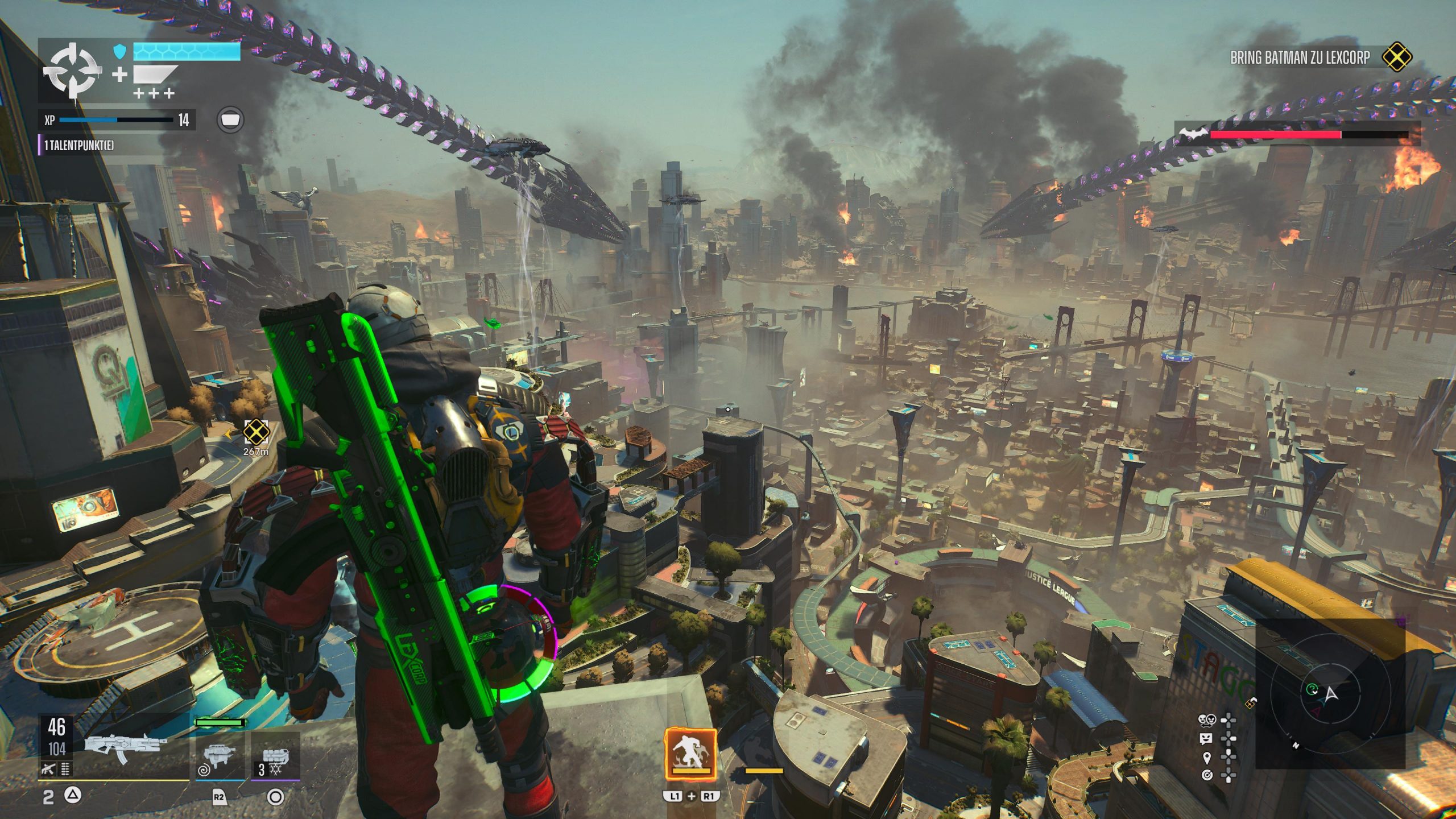The image size is (1456, 819).
Task: Open the grinning speech bubble emote icon
Action: [1206, 739]
